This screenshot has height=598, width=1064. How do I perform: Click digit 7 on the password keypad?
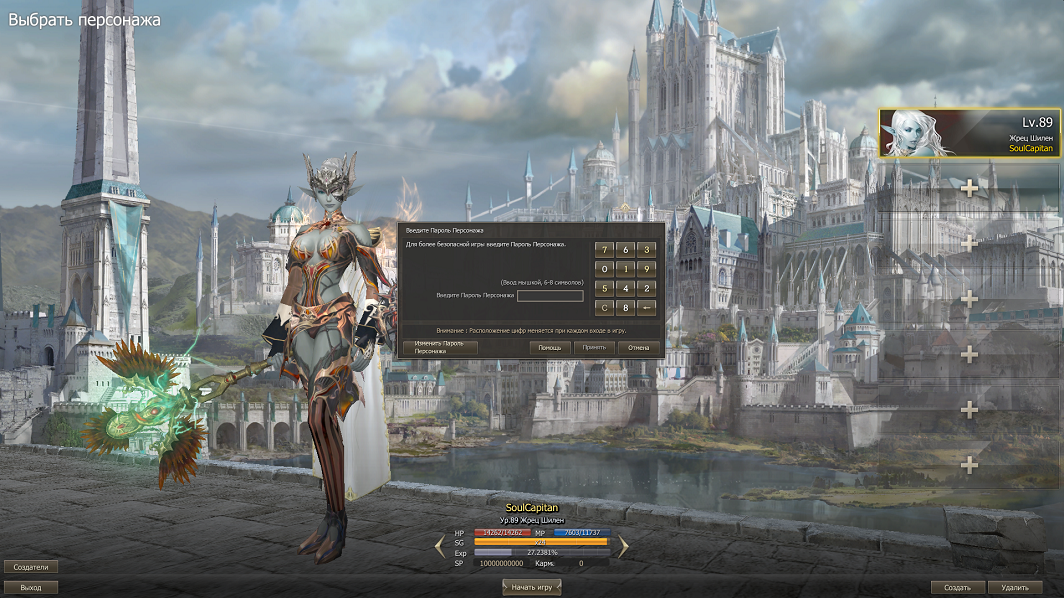605,250
